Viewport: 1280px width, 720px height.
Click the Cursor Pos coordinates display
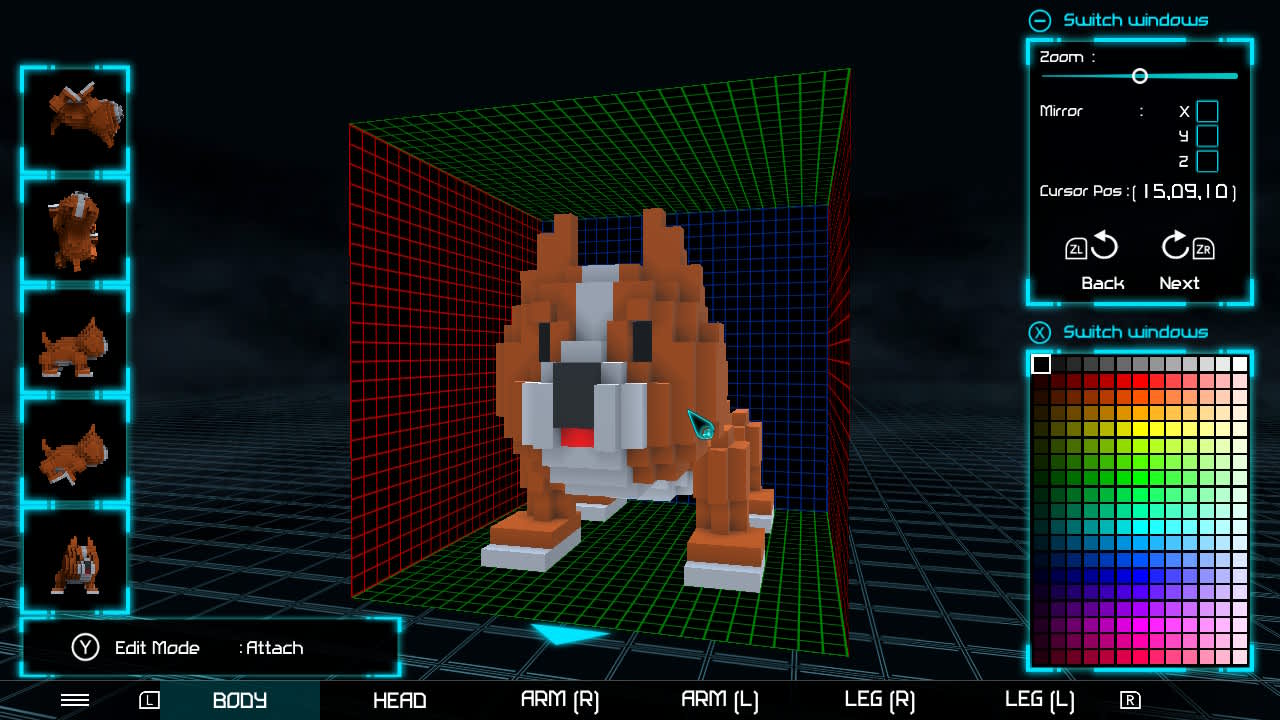(x=1185, y=191)
